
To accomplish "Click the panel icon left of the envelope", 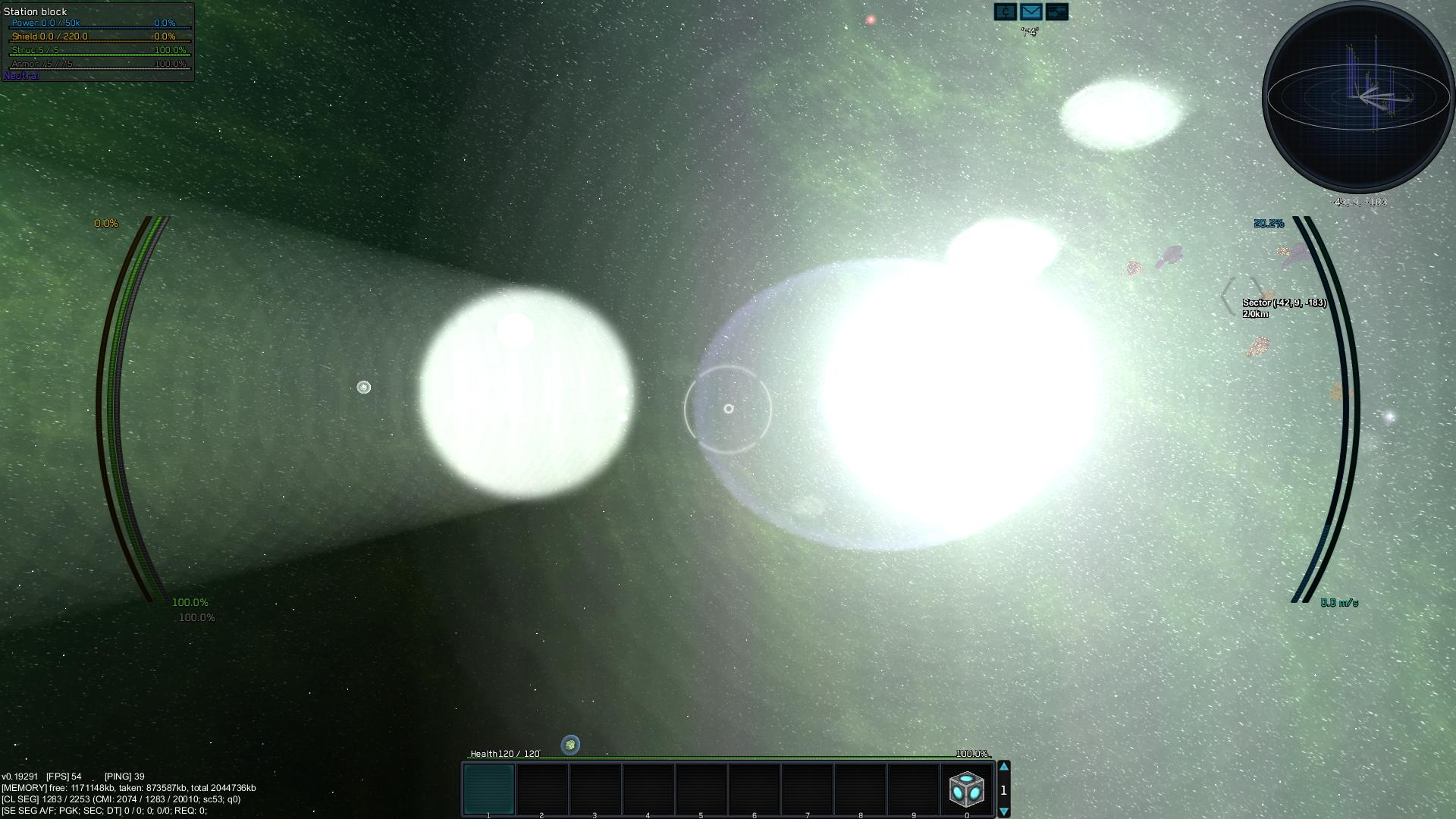I will point(1005,11).
